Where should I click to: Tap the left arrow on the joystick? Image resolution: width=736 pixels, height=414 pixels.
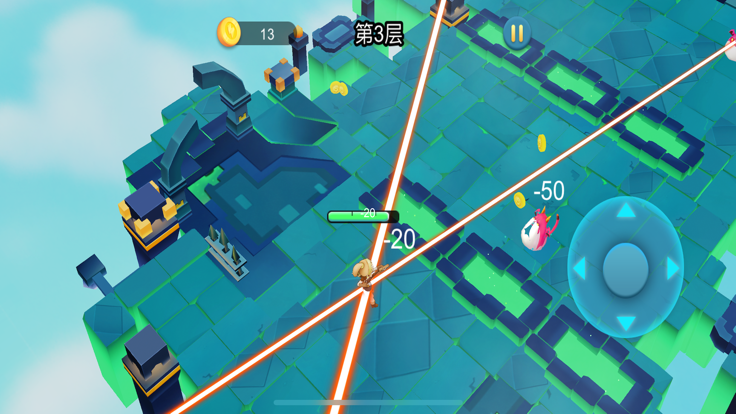pos(579,268)
